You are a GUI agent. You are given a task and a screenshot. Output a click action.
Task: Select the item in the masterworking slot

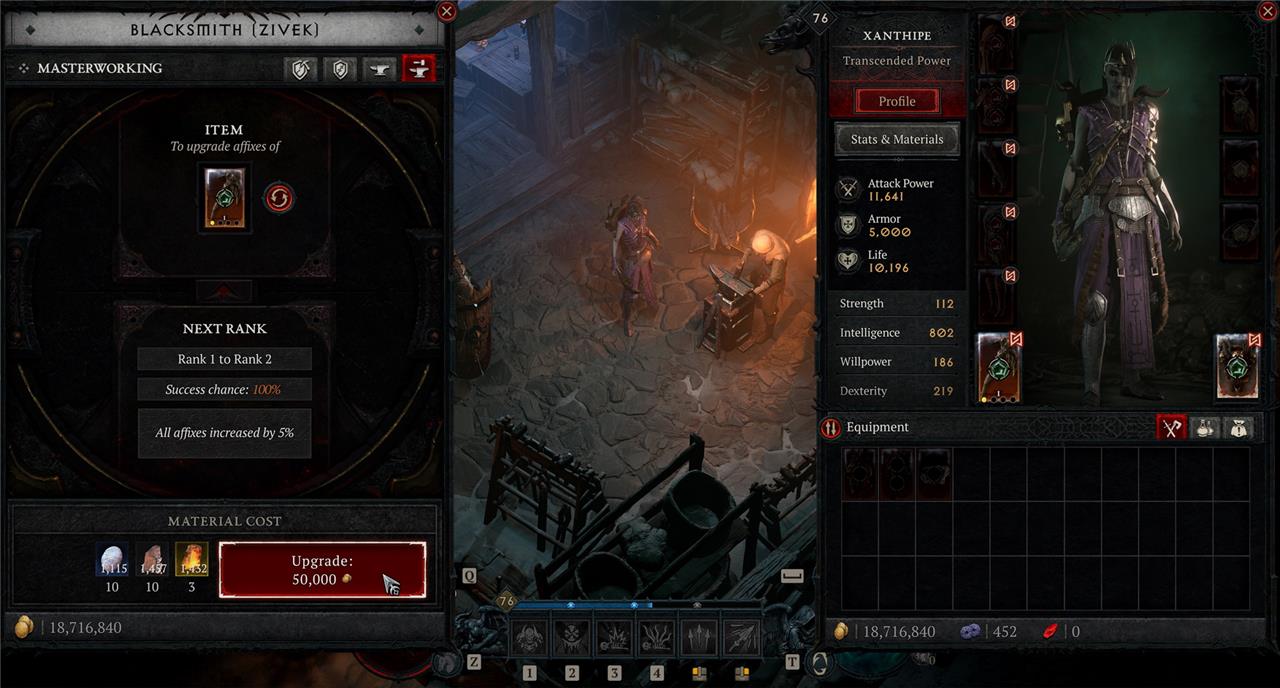tap(224, 199)
